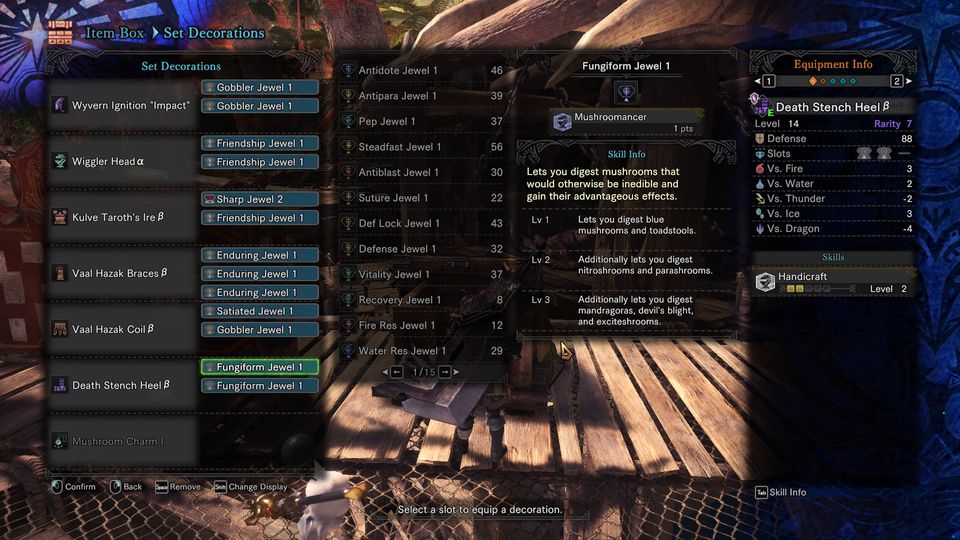The height and width of the screenshot is (540, 960).
Task: Select Fire Res Jewel 1
Action: pos(422,326)
